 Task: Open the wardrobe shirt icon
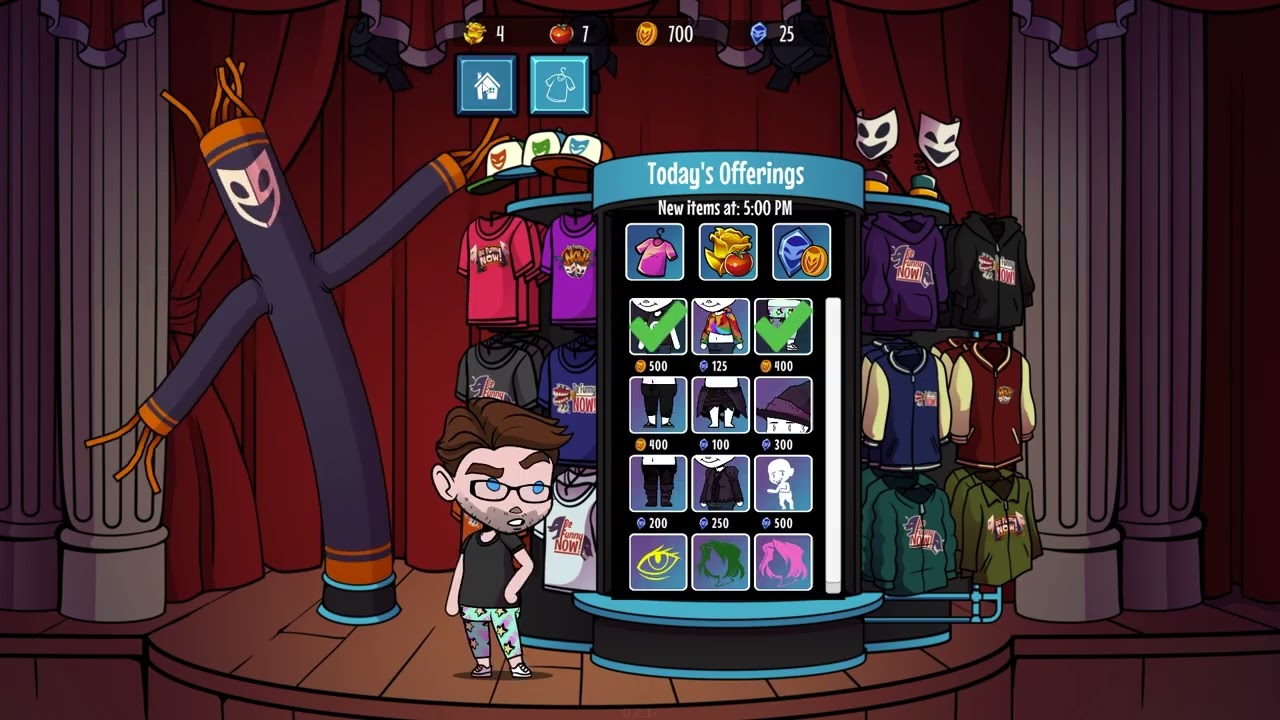[561, 84]
